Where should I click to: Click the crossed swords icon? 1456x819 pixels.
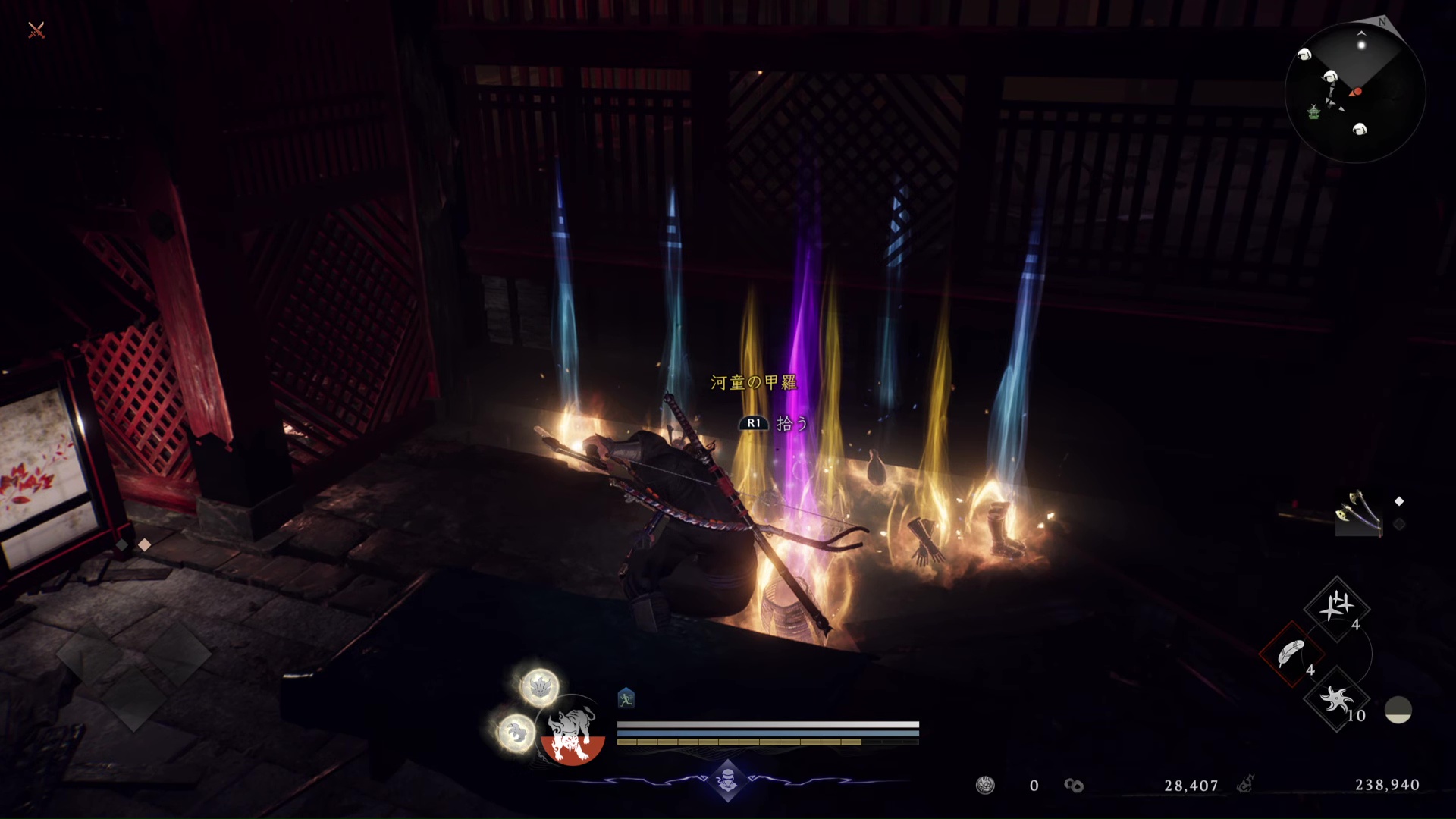(x=36, y=30)
